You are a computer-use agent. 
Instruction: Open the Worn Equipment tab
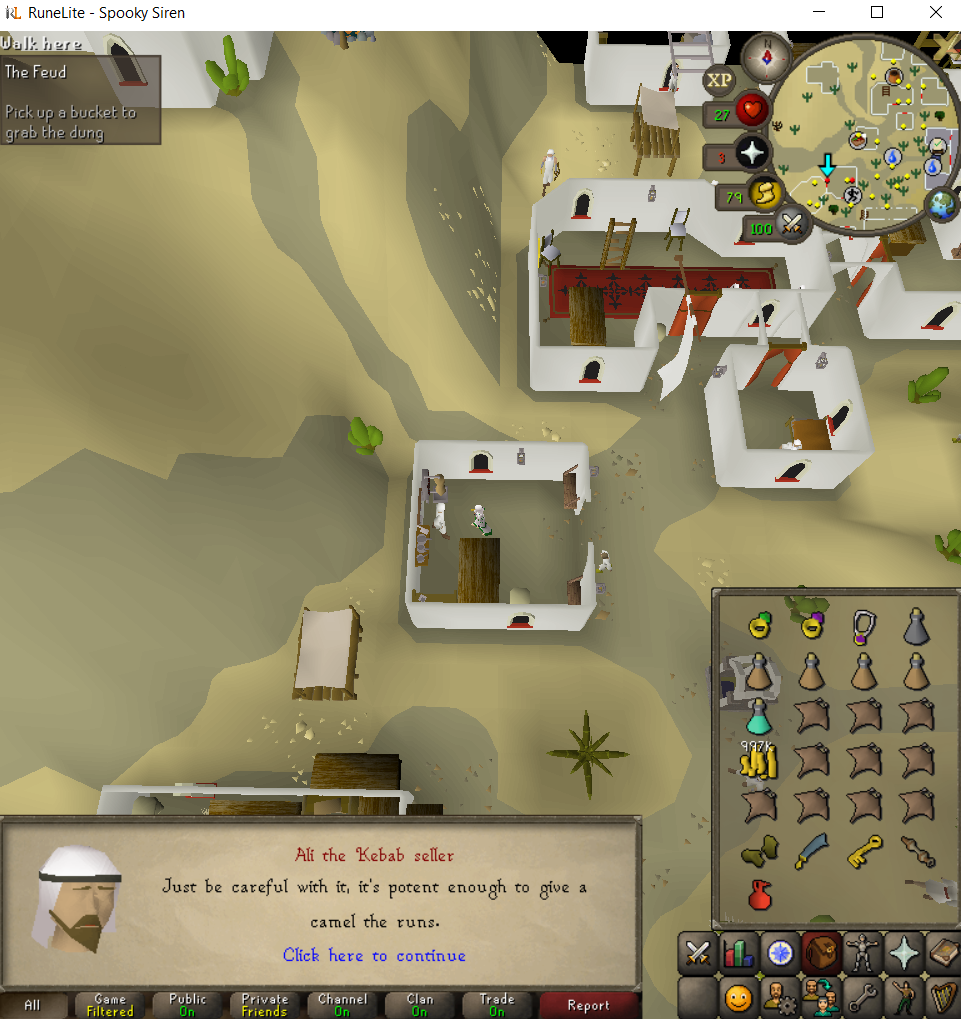pyautogui.click(x=861, y=954)
